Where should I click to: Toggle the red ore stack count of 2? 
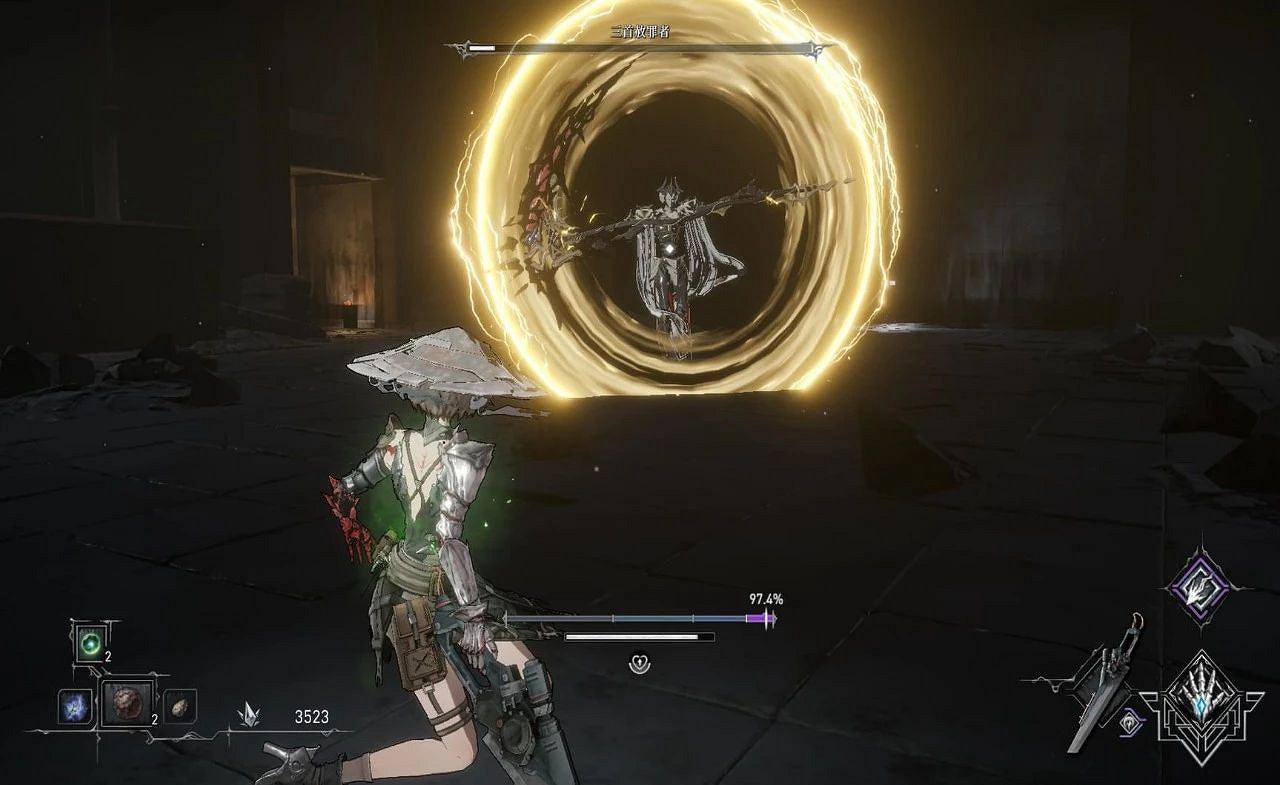tap(155, 719)
